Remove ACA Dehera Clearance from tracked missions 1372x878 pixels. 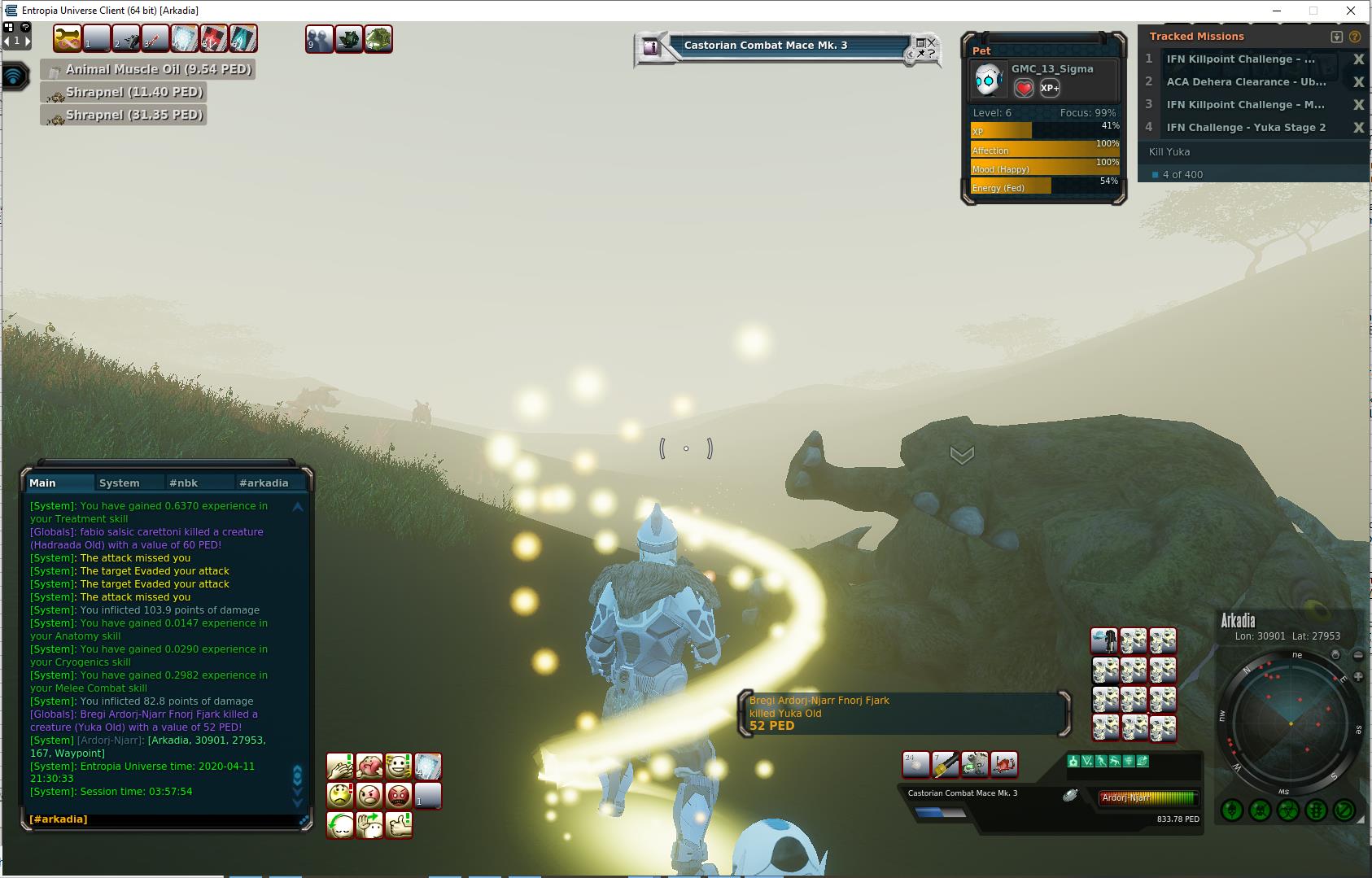click(1357, 82)
